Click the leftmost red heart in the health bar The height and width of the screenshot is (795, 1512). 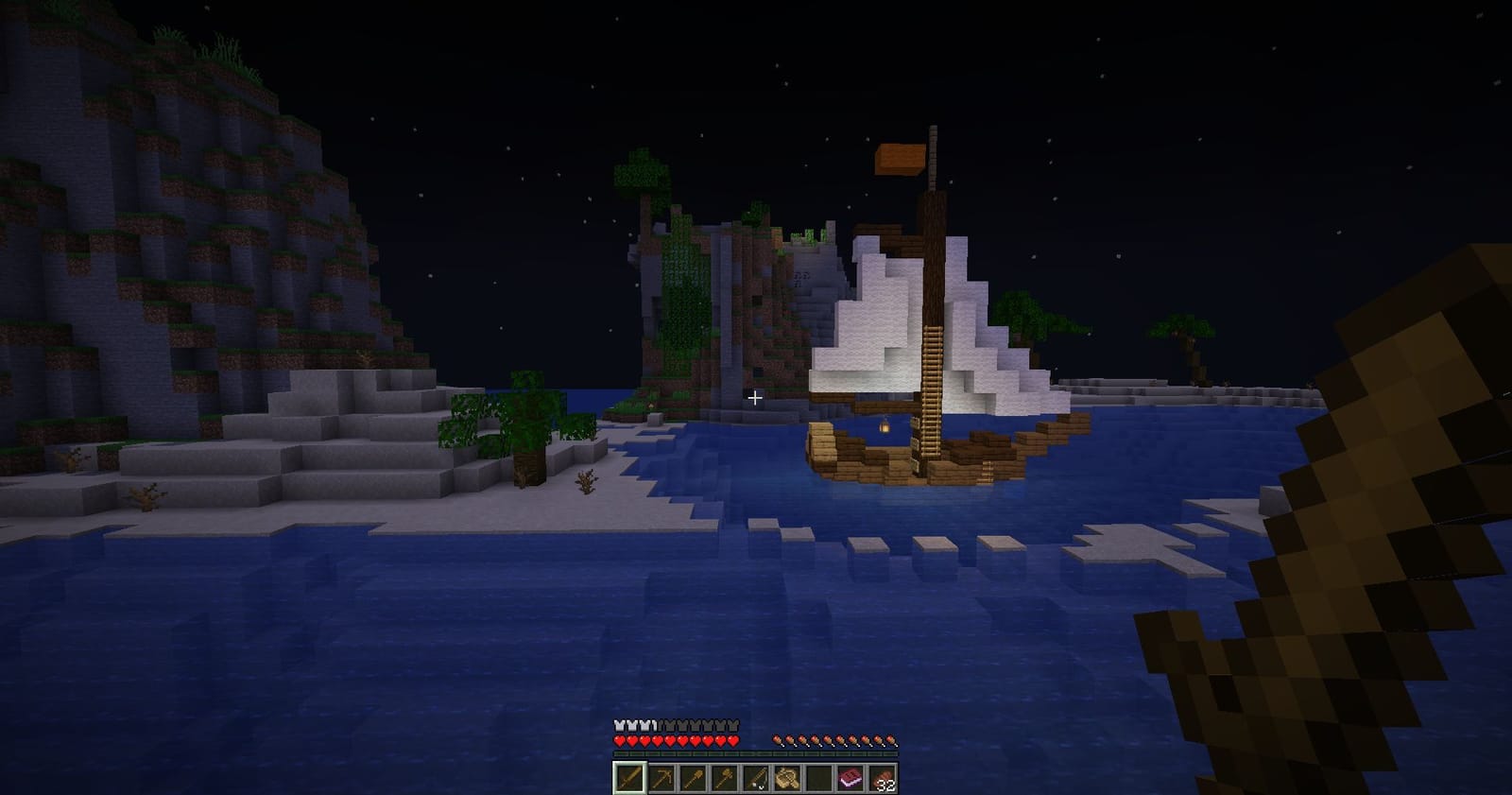[x=620, y=741]
